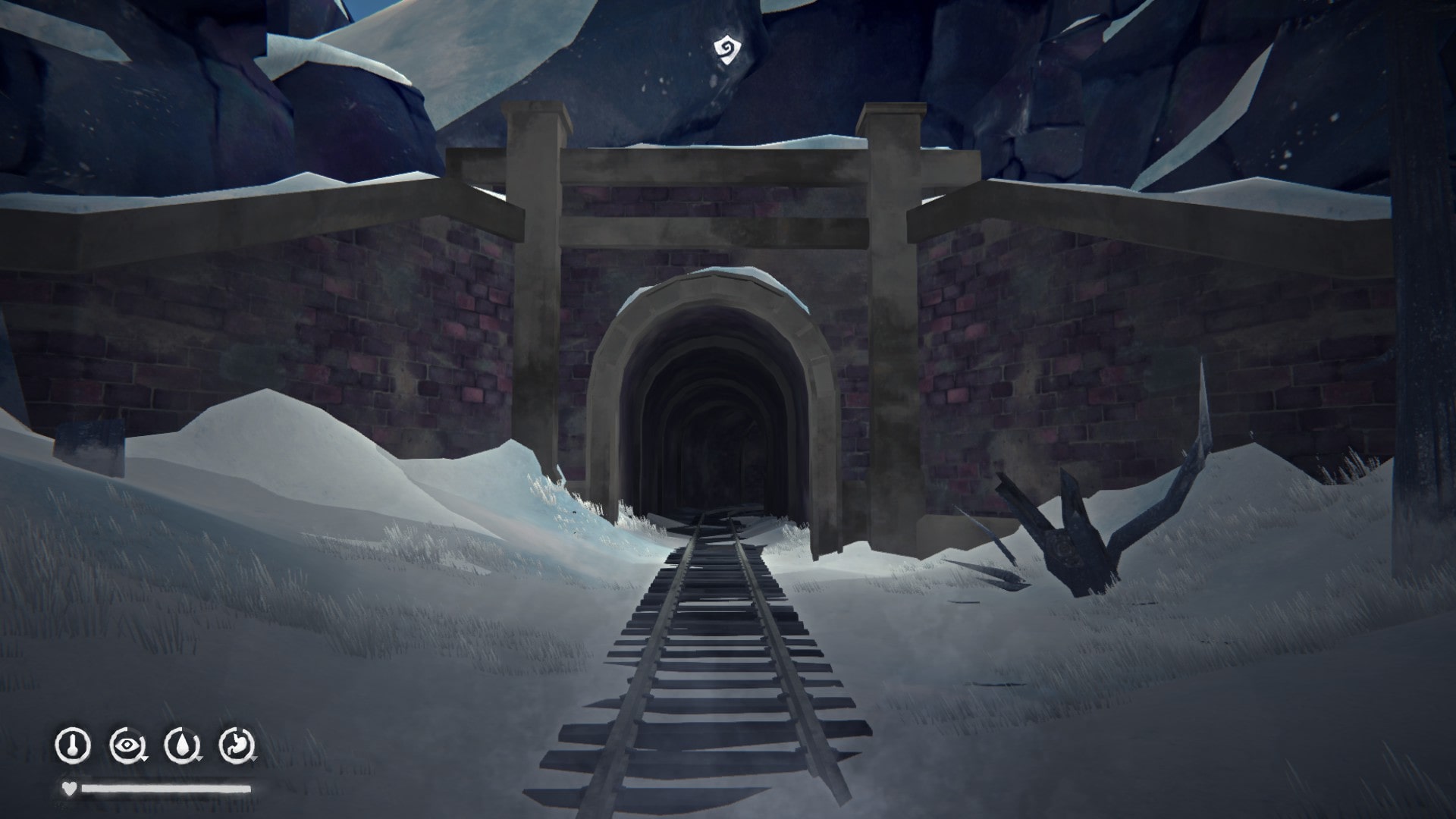This screenshot has width=1456, height=819.
Task: Click the downward arrow on the hunger gauge
Action: tap(255, 759)
